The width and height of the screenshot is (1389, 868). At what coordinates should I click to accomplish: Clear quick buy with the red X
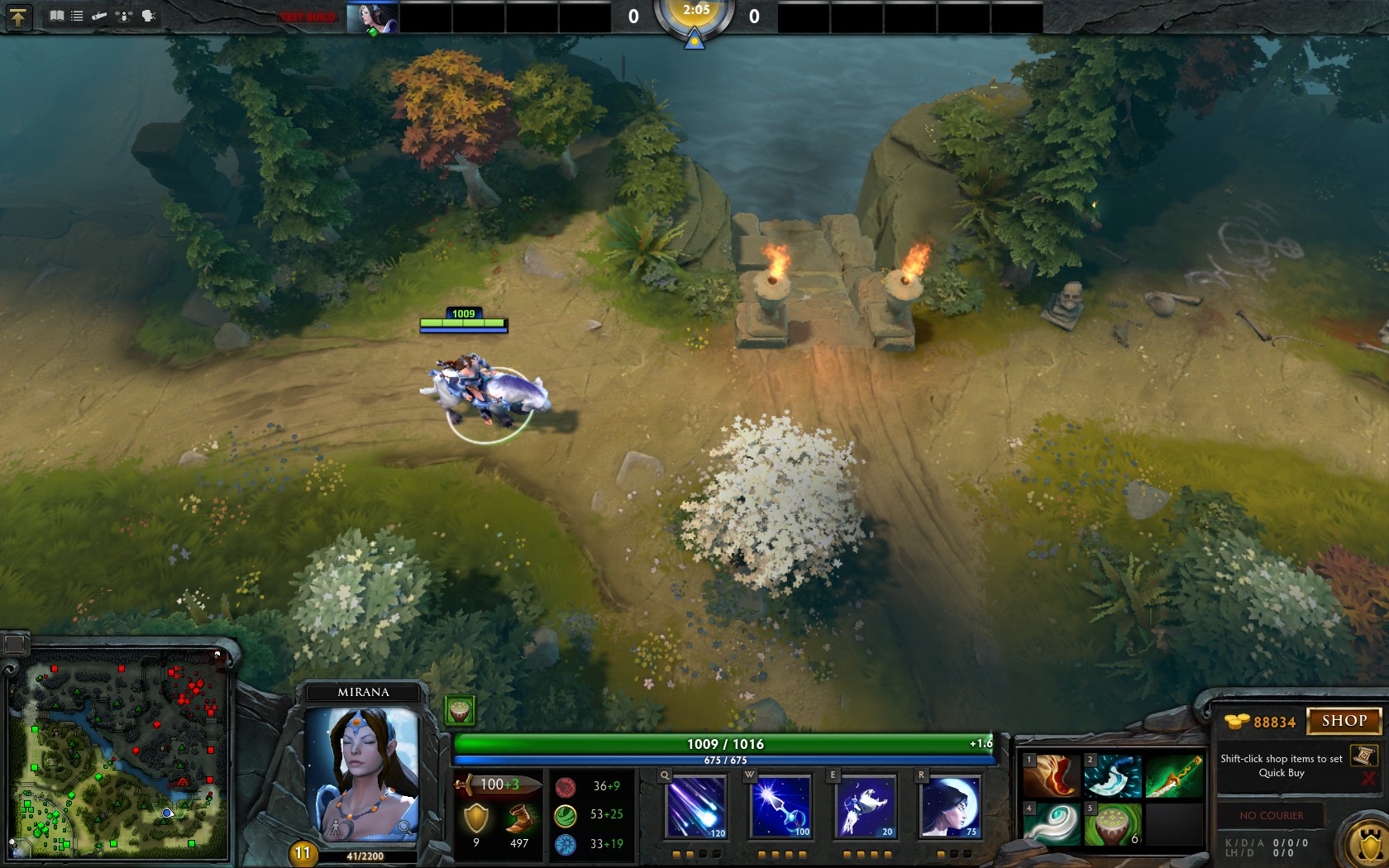(x=1368, y=779)
